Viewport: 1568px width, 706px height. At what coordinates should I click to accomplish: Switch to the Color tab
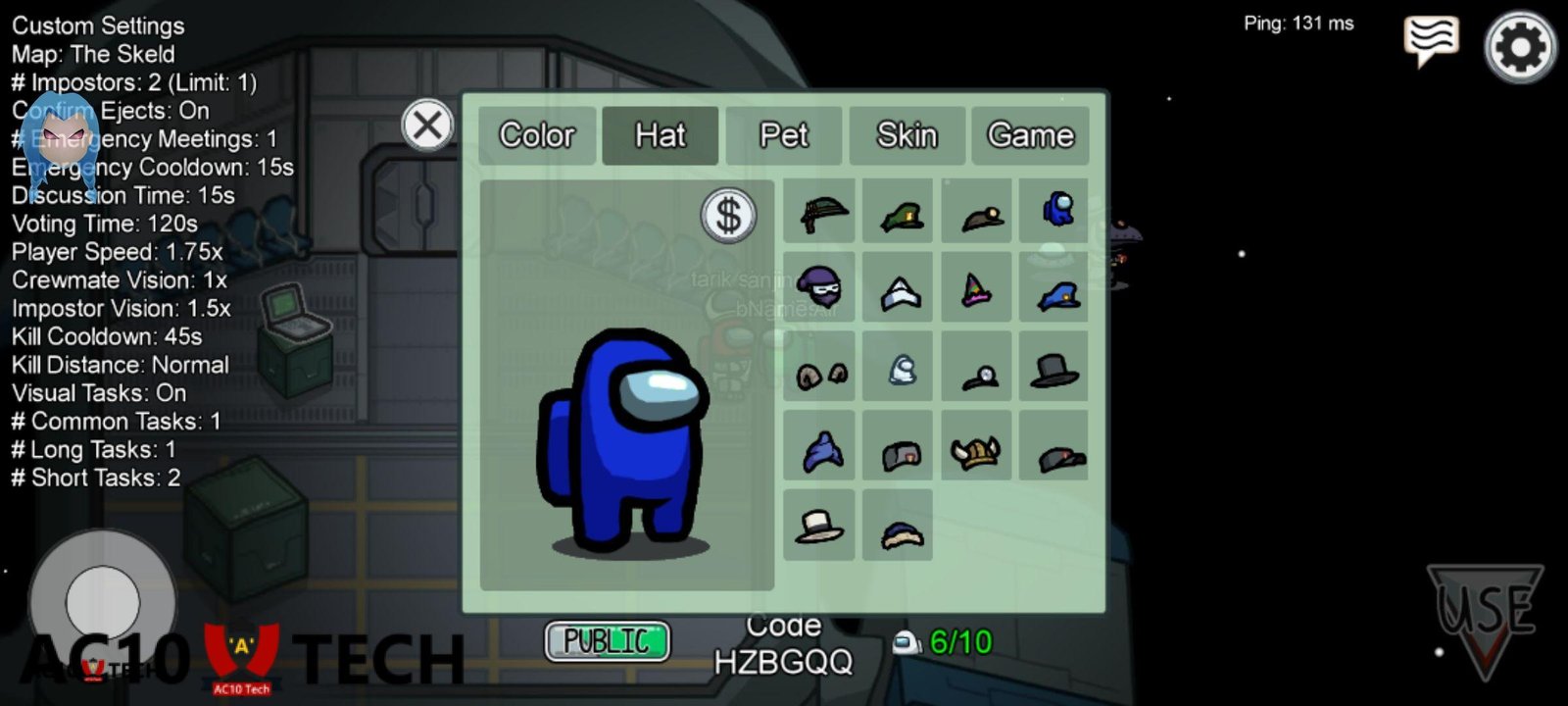tap(537, 135)
